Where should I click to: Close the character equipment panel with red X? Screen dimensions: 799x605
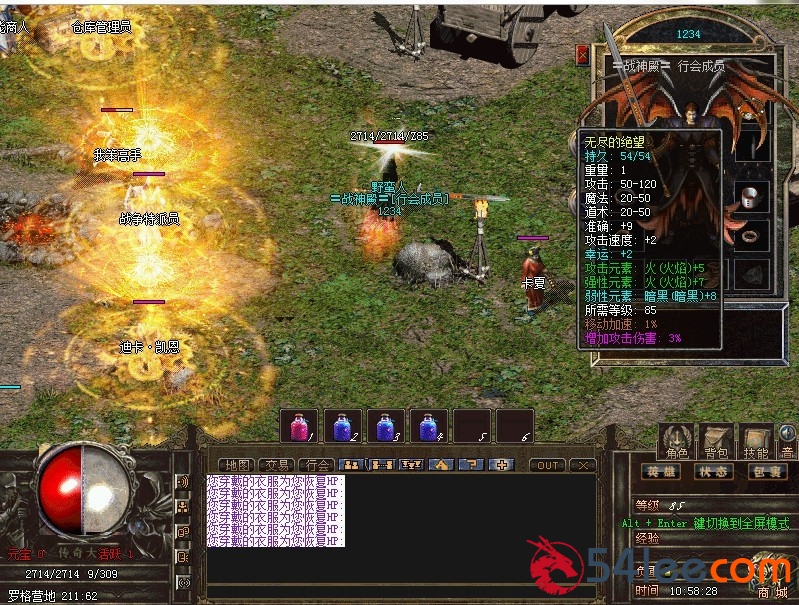tap(583, 56)
